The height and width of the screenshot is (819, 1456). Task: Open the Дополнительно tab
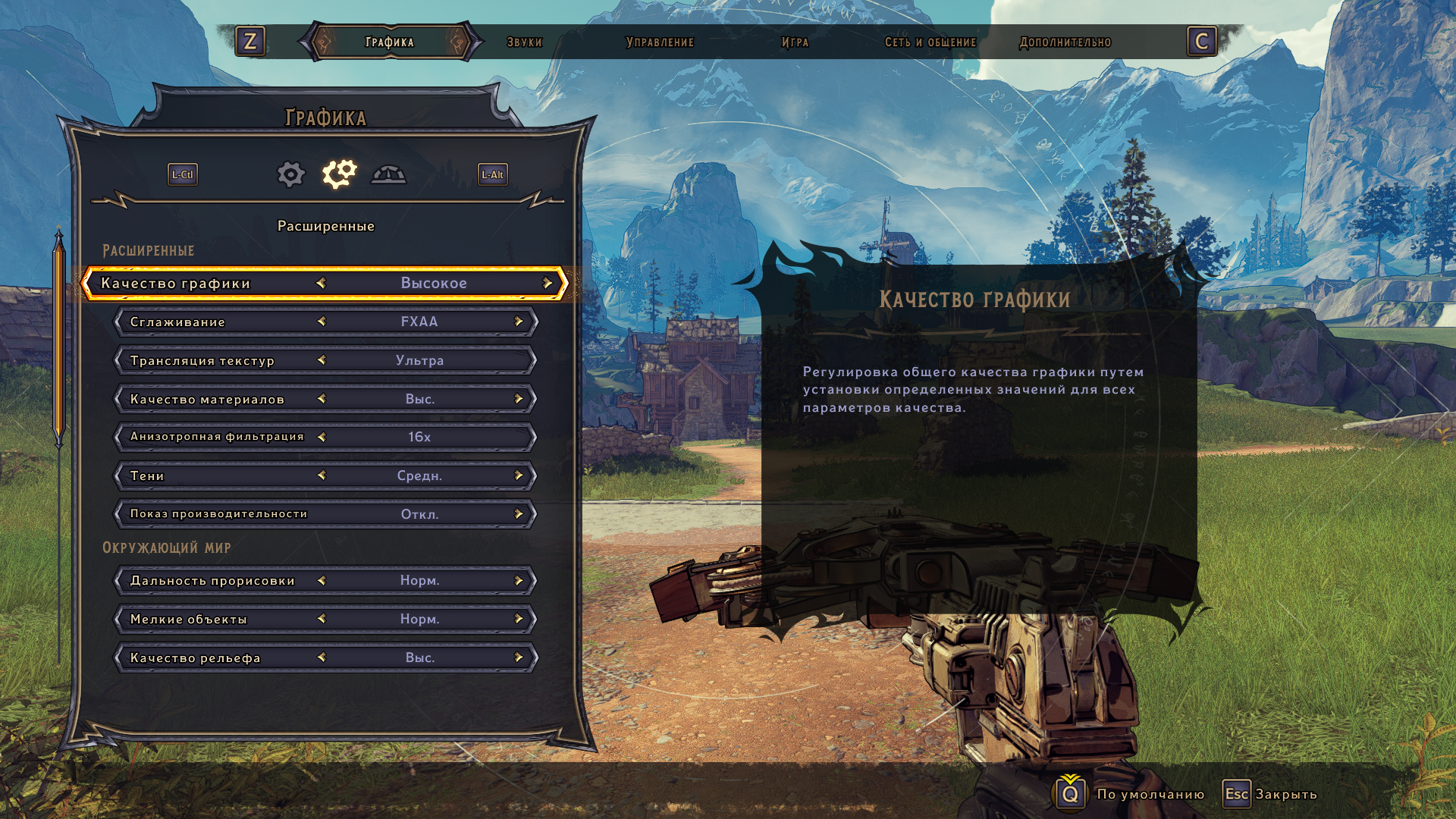click(x=1065, y=42)
